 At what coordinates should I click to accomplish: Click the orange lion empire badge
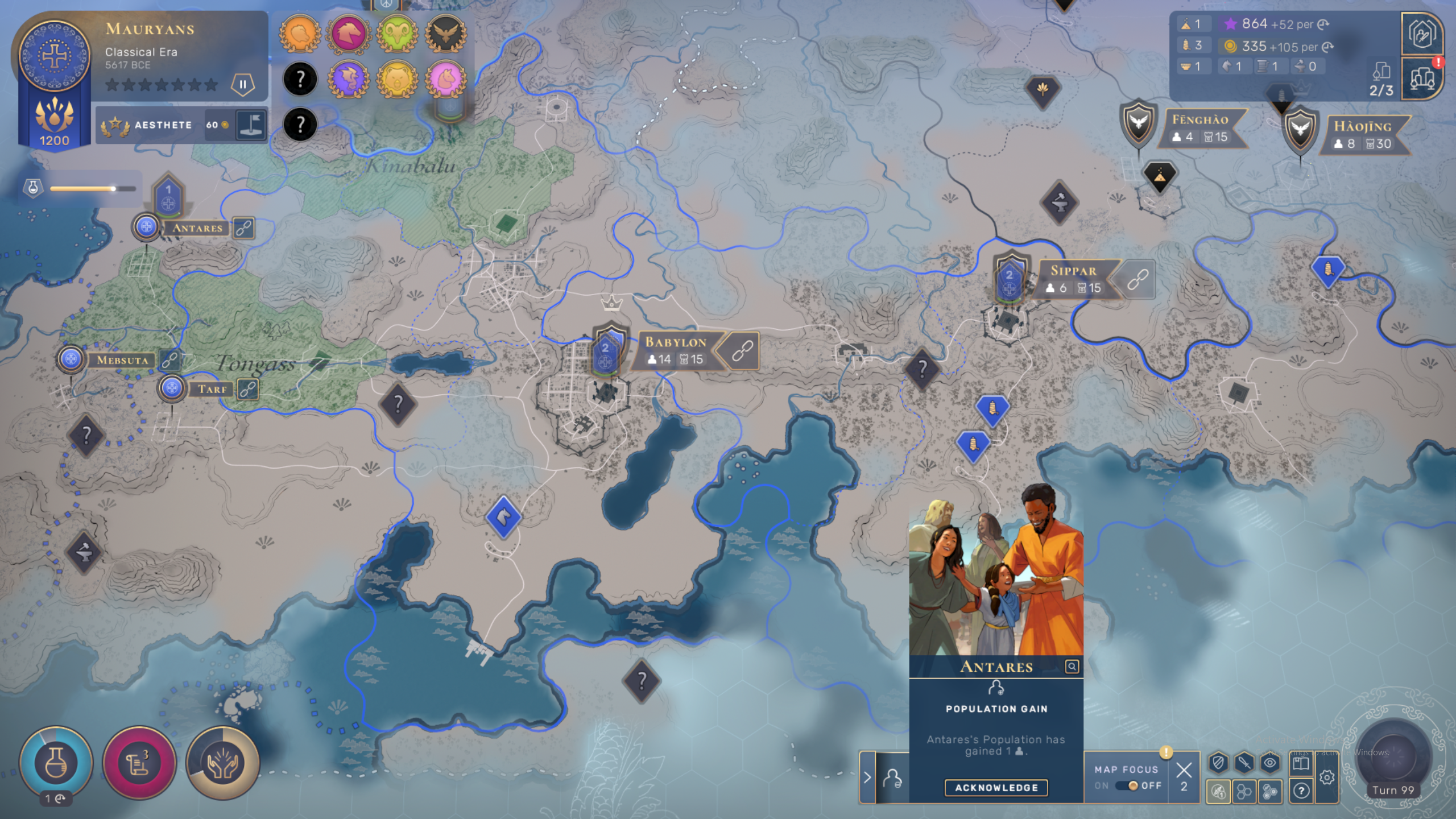(300, 33)
